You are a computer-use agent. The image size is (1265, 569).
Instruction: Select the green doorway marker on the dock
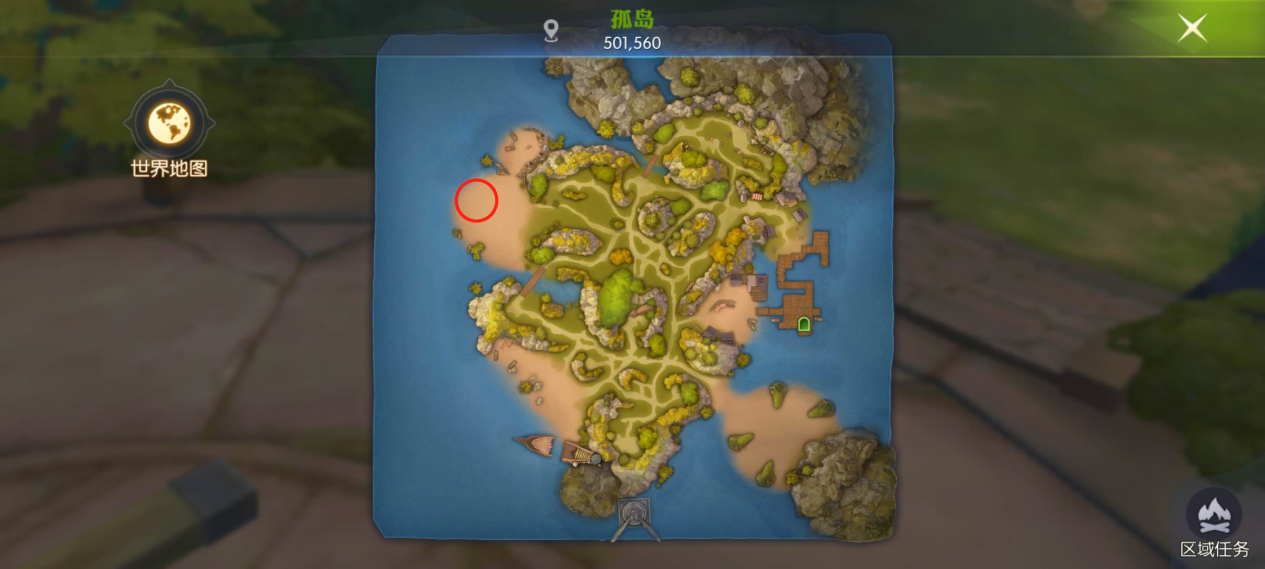[803, 323]
